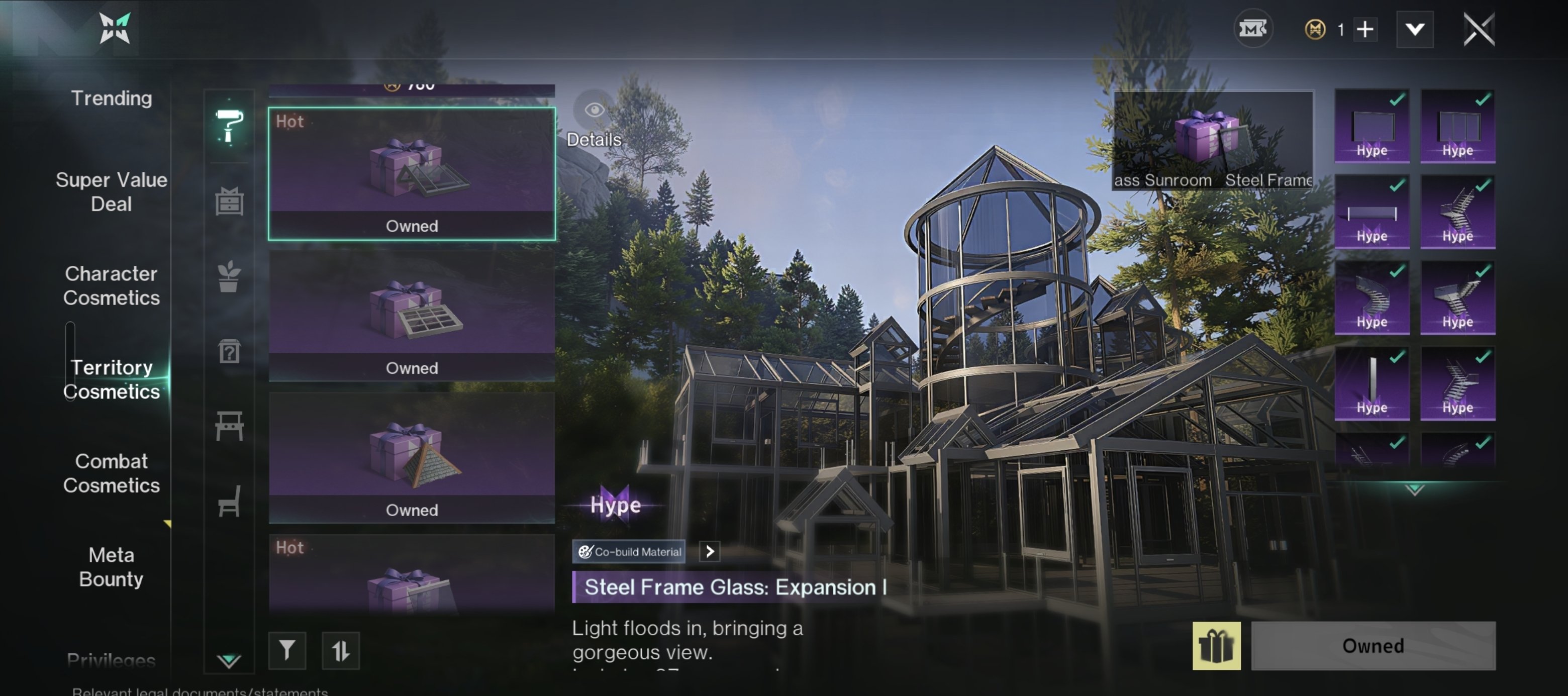Select the owned grid window gift pack
1568x696 pixels.
click(412, 316)
